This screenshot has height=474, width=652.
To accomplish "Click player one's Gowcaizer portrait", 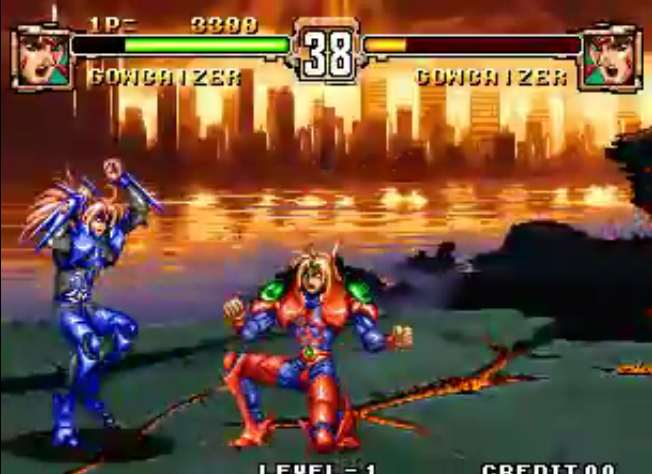I will [41, 59].
